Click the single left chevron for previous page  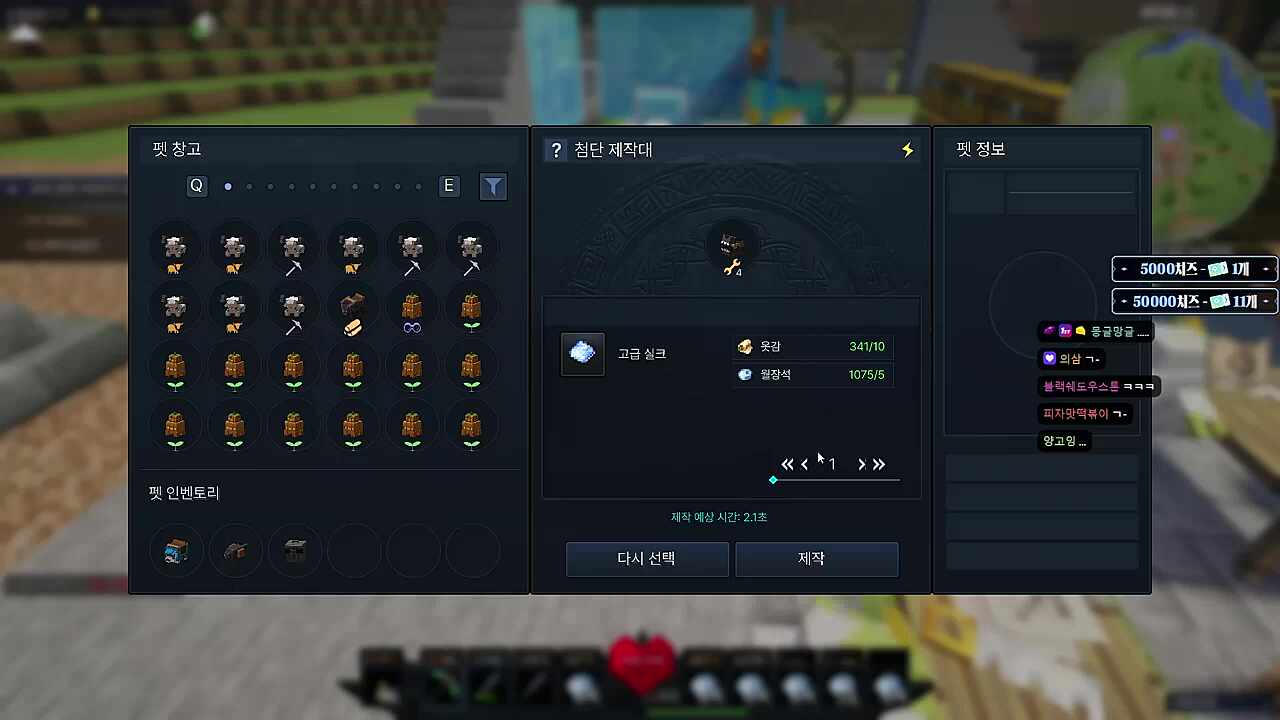(x=805, y=464)
